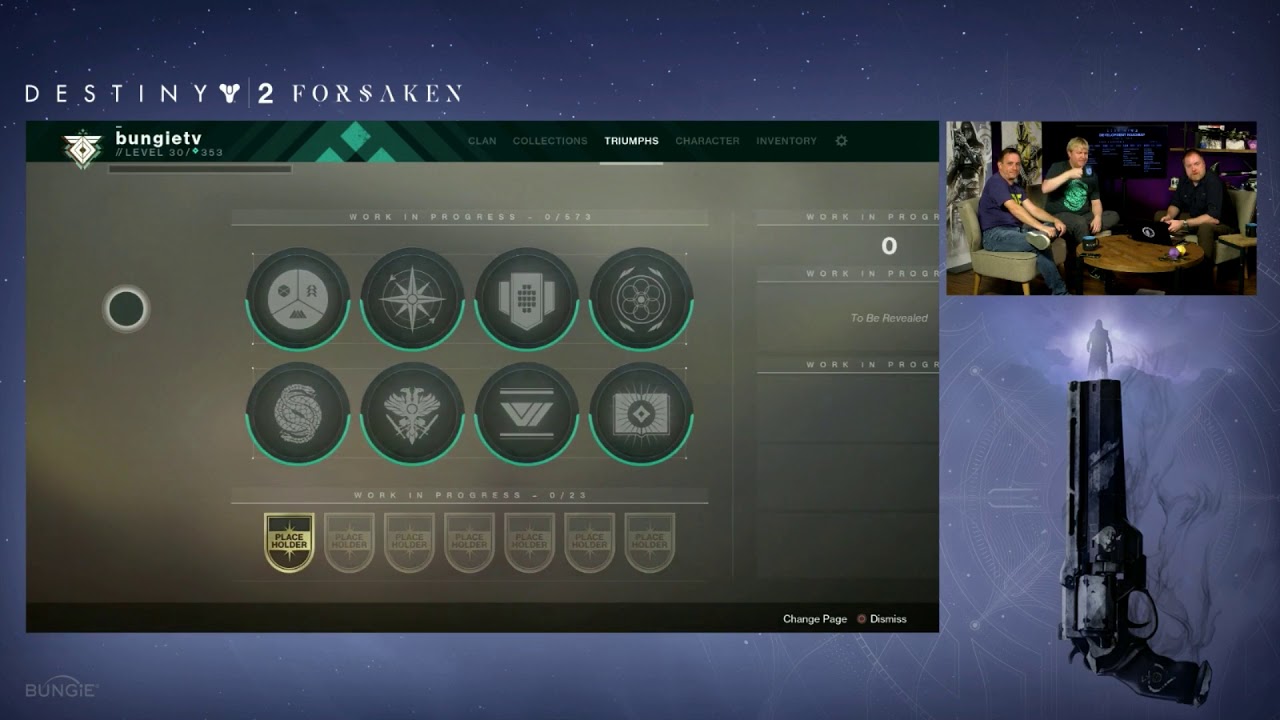Click the Dismiss button
1280x720 pixels.
(888, 619)
